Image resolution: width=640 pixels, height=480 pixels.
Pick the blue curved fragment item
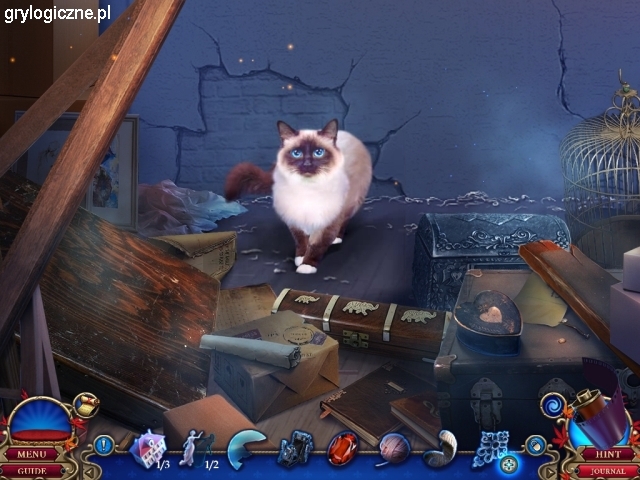[245, 448]
